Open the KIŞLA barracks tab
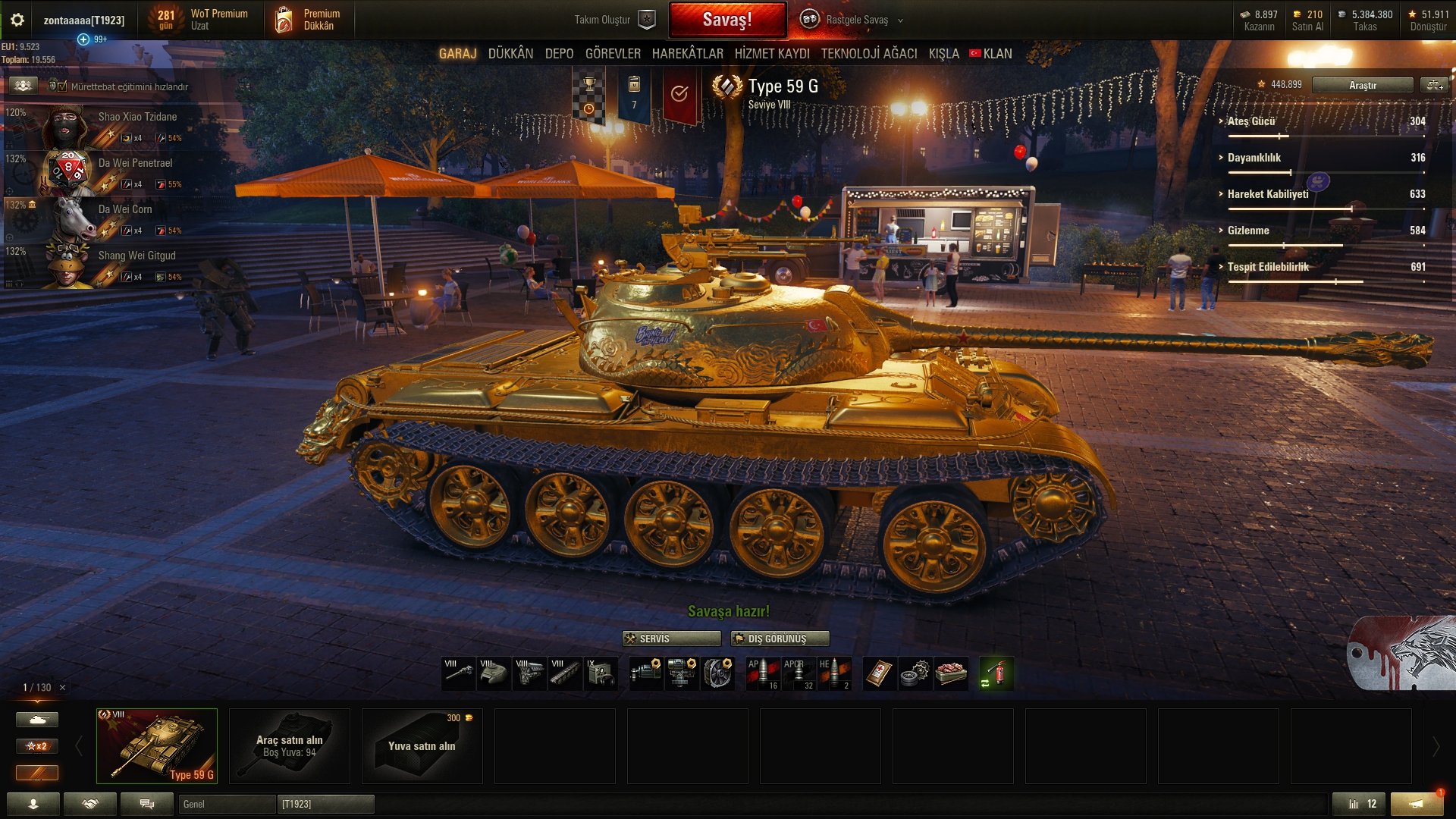Screen dimensions: 1456x819 click(943, 54)
